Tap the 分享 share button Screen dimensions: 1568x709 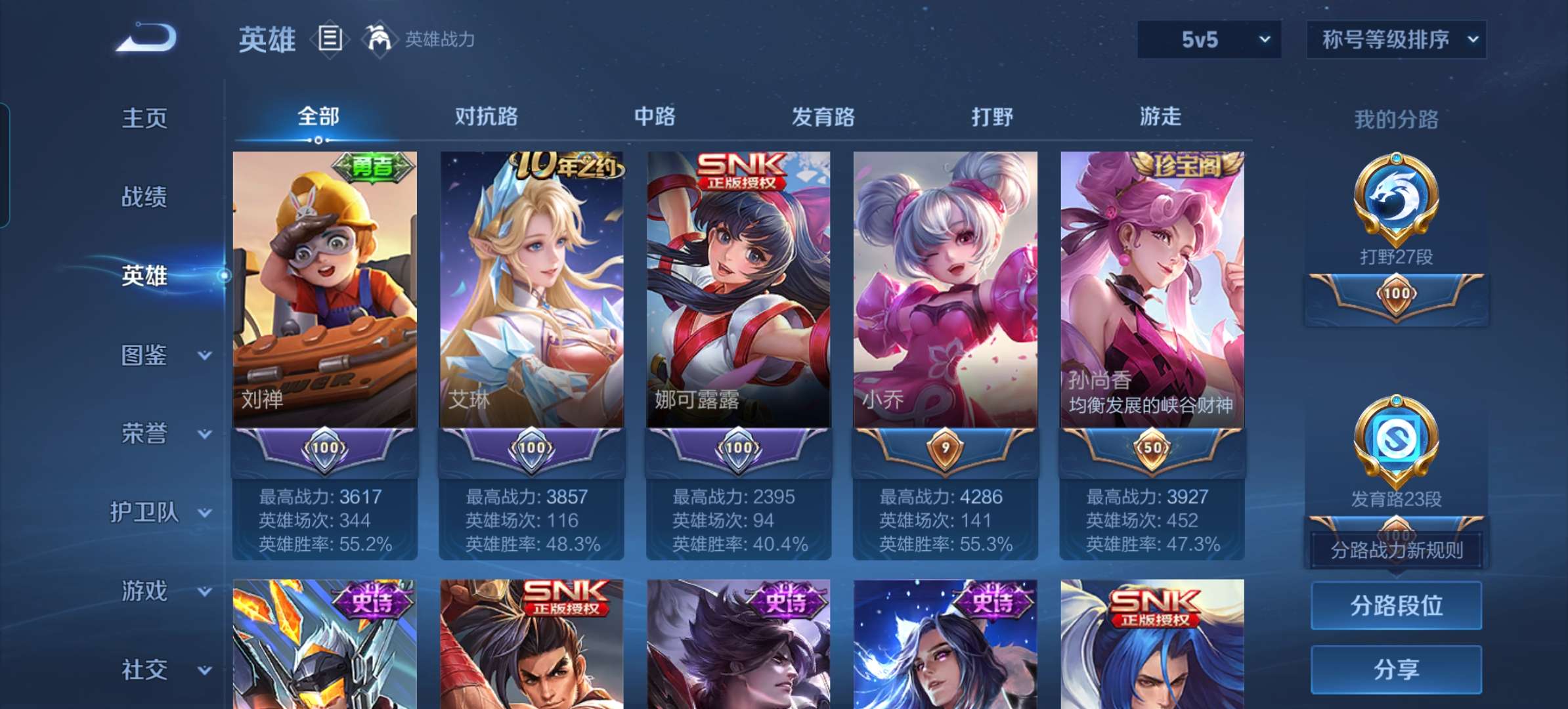[x=1396, y=670]
